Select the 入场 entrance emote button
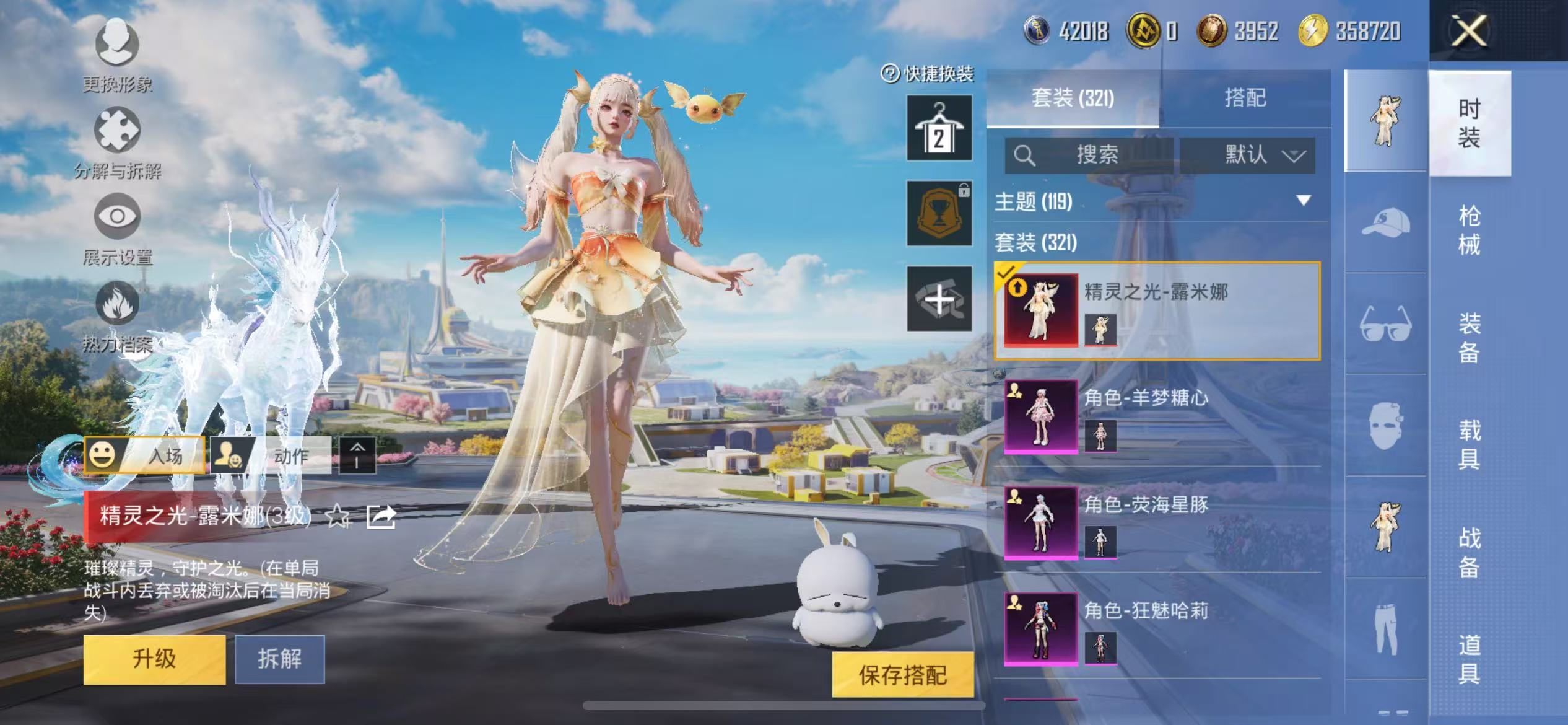 coord(145,455)
